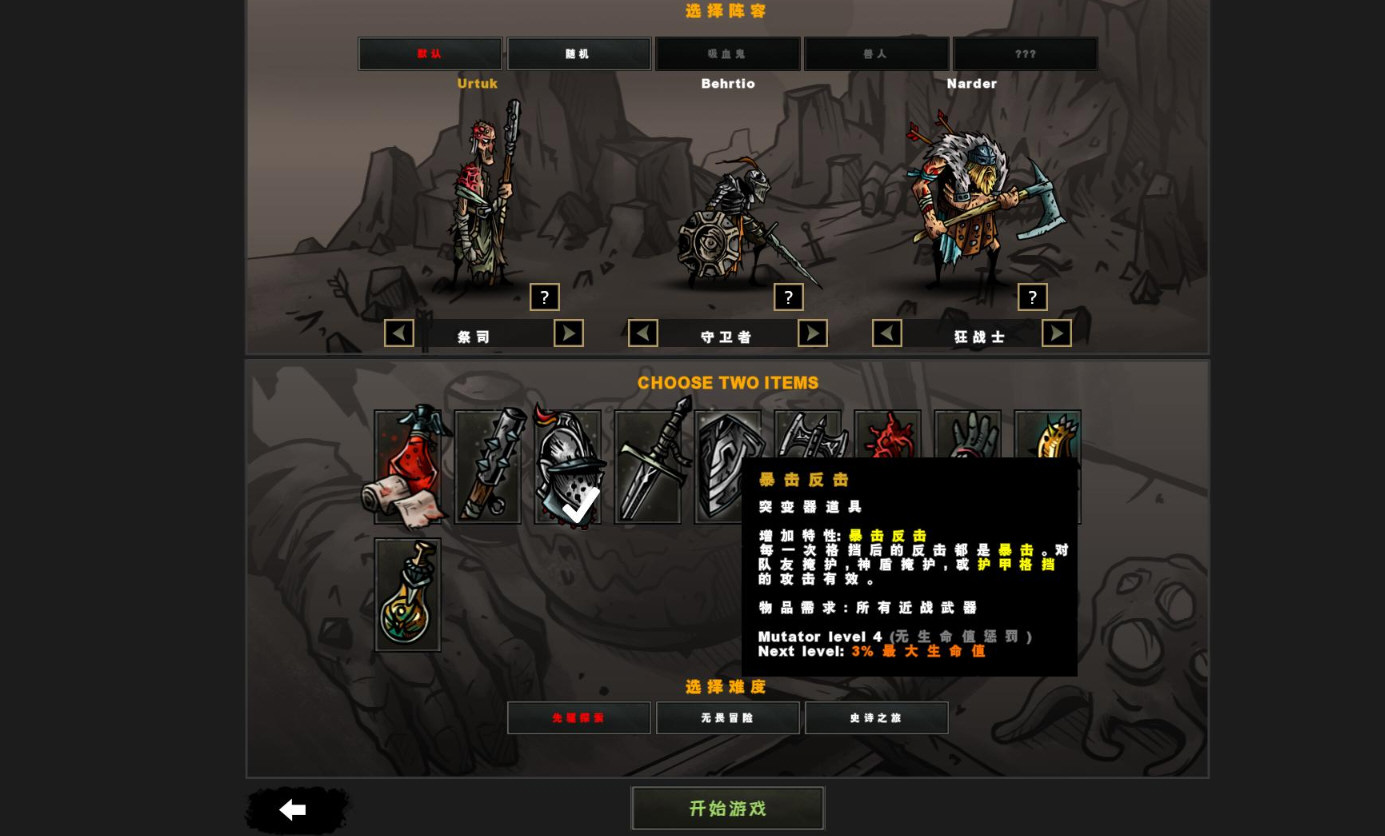Toggle the checked knight helmet item
This screenshot has width=1385, height=836.
coord(568,467)
